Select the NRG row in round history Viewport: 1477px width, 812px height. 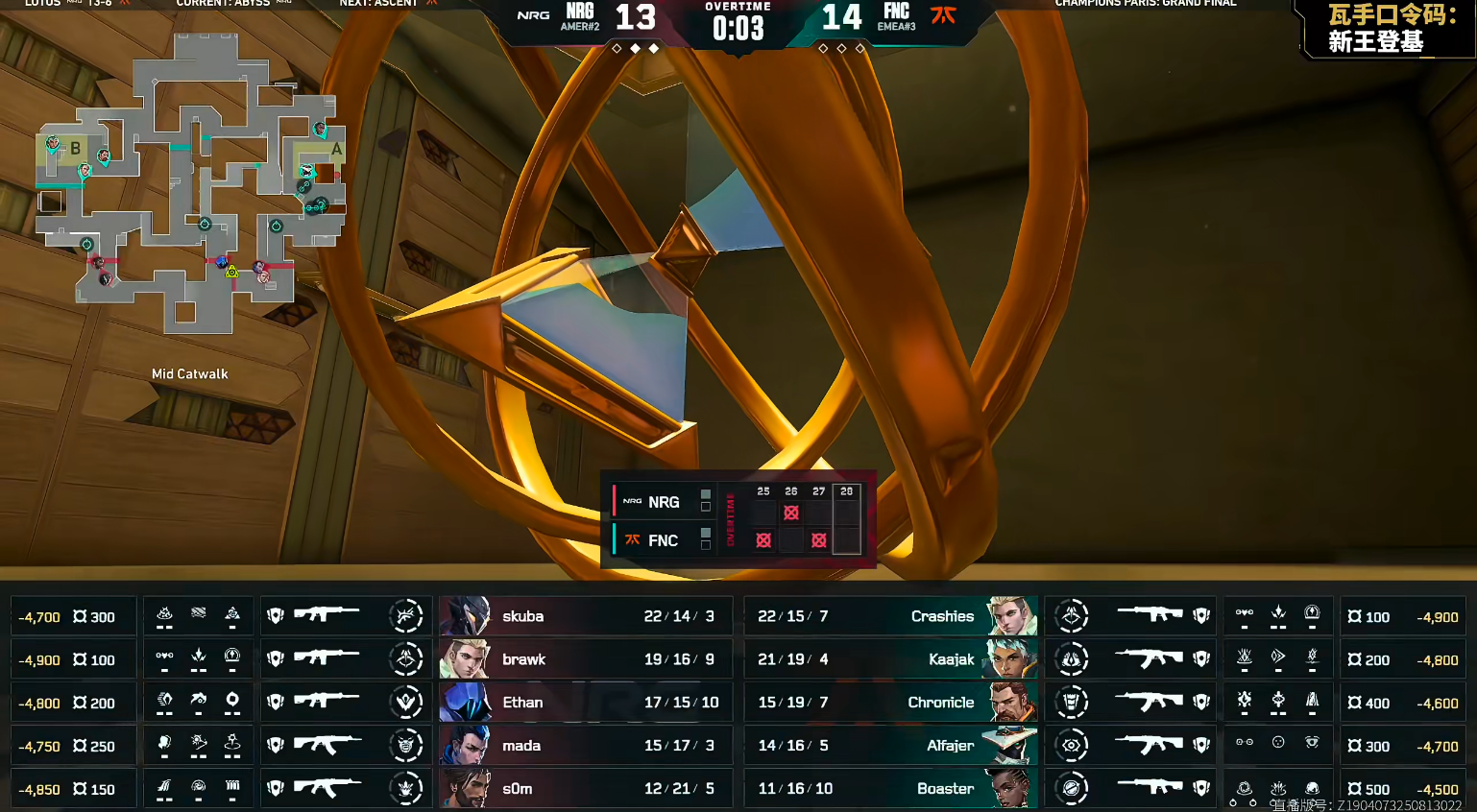coord(663,502)
